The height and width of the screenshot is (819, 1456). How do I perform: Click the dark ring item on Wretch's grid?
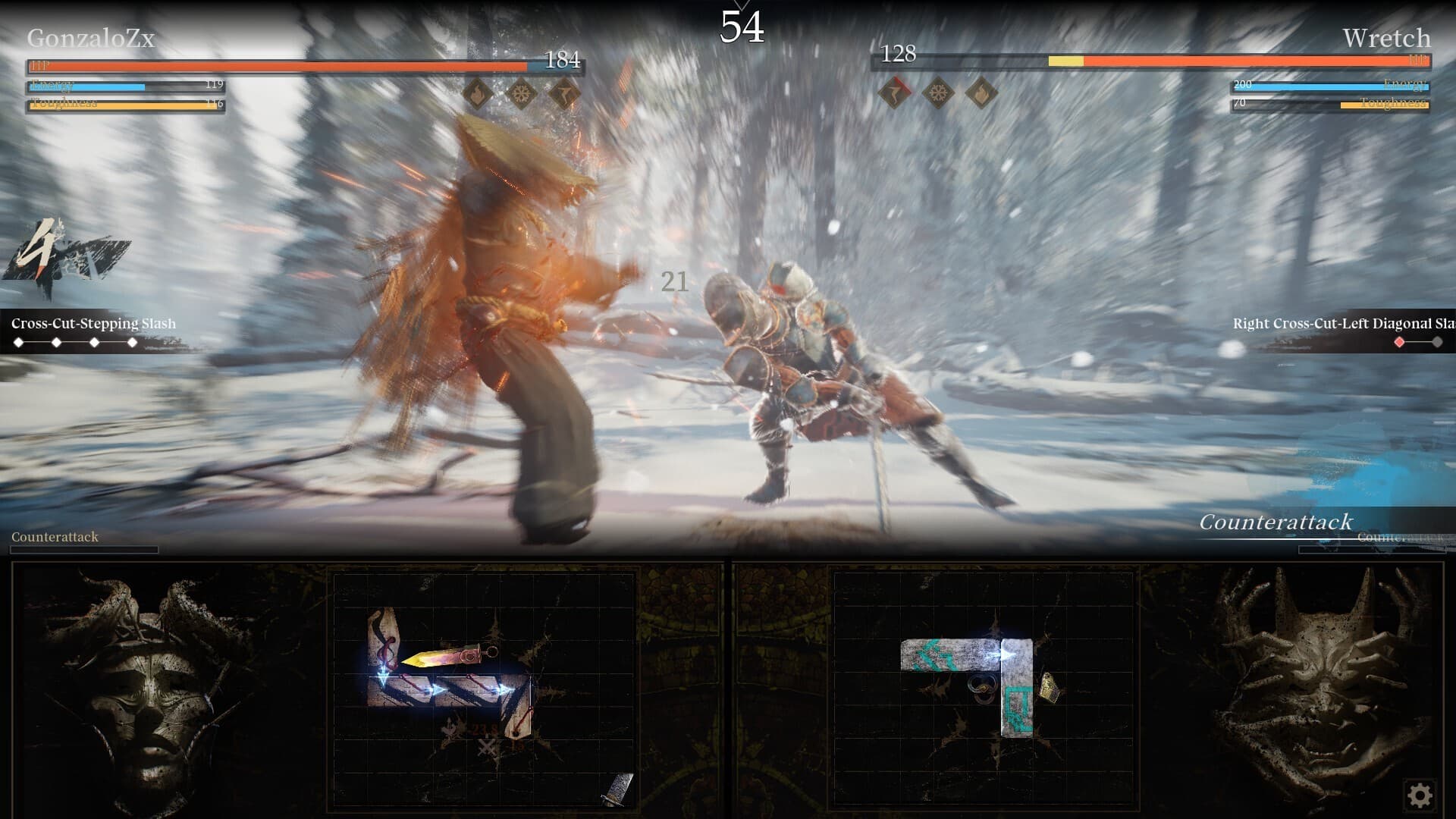[981, 687]
